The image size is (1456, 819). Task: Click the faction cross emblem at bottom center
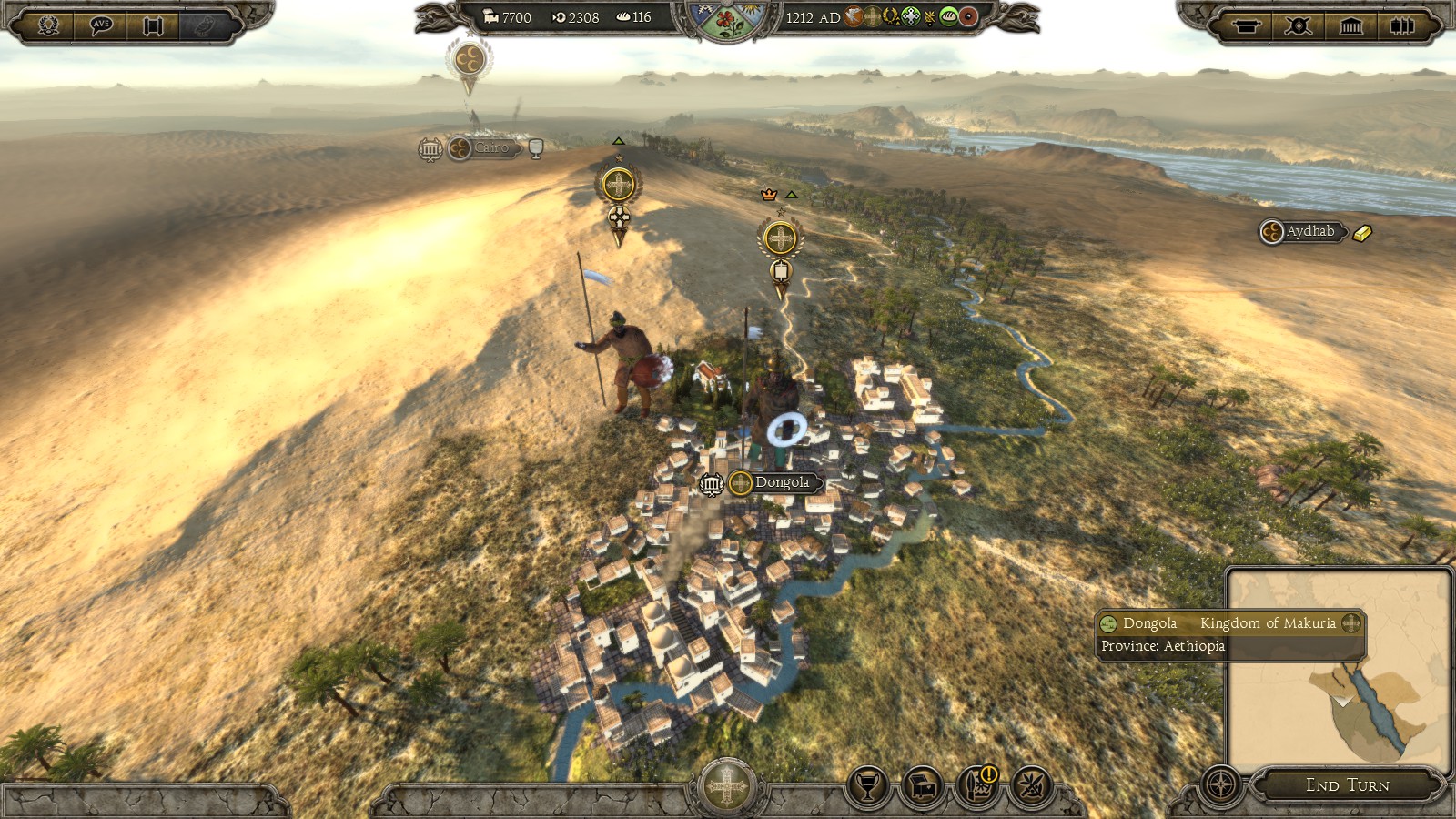(x=726, y=786)
